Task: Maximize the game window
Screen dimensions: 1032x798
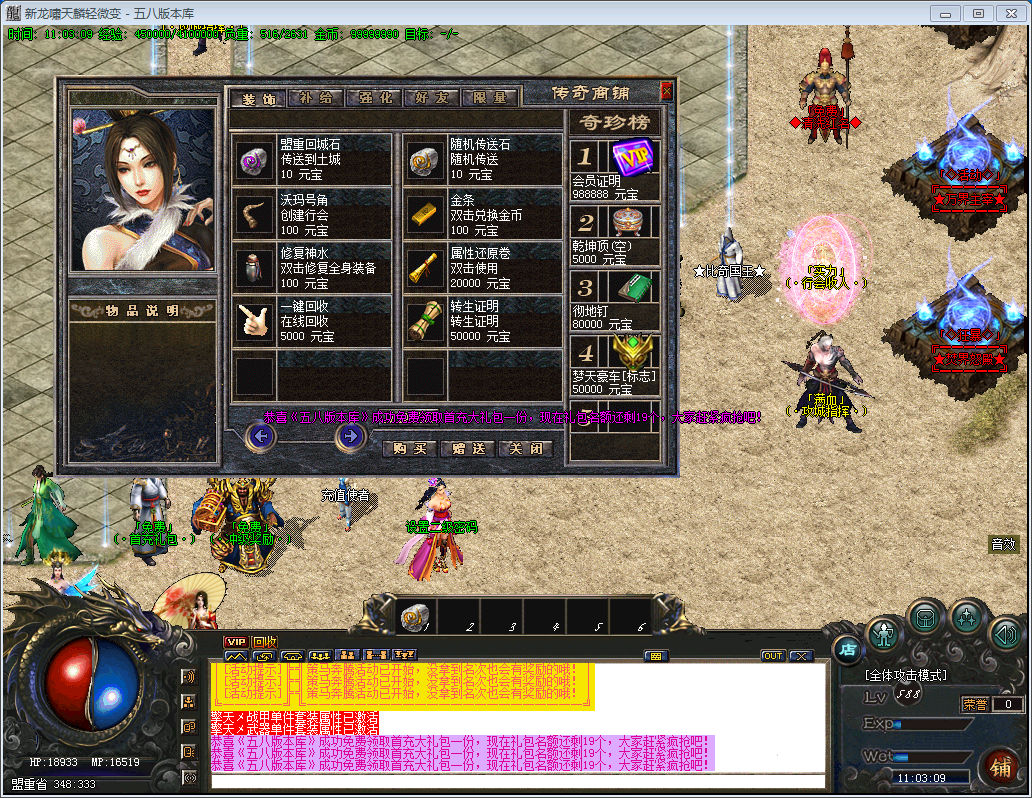Action: [x=978, y=13]
